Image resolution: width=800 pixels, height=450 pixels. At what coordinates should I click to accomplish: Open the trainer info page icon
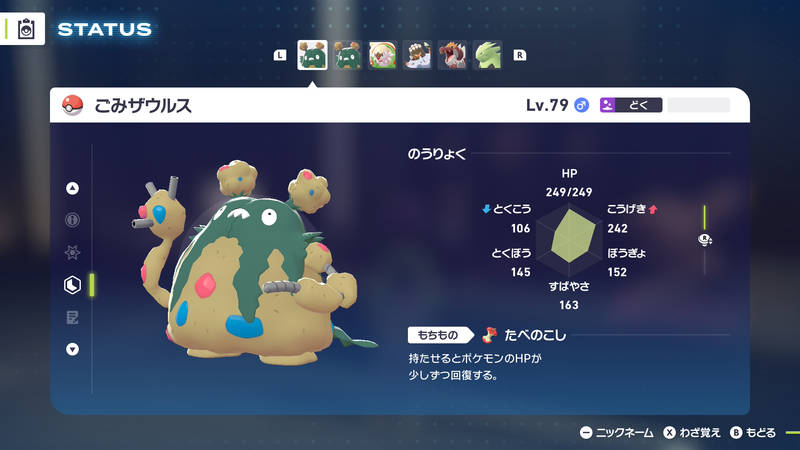tap(72, 220)
